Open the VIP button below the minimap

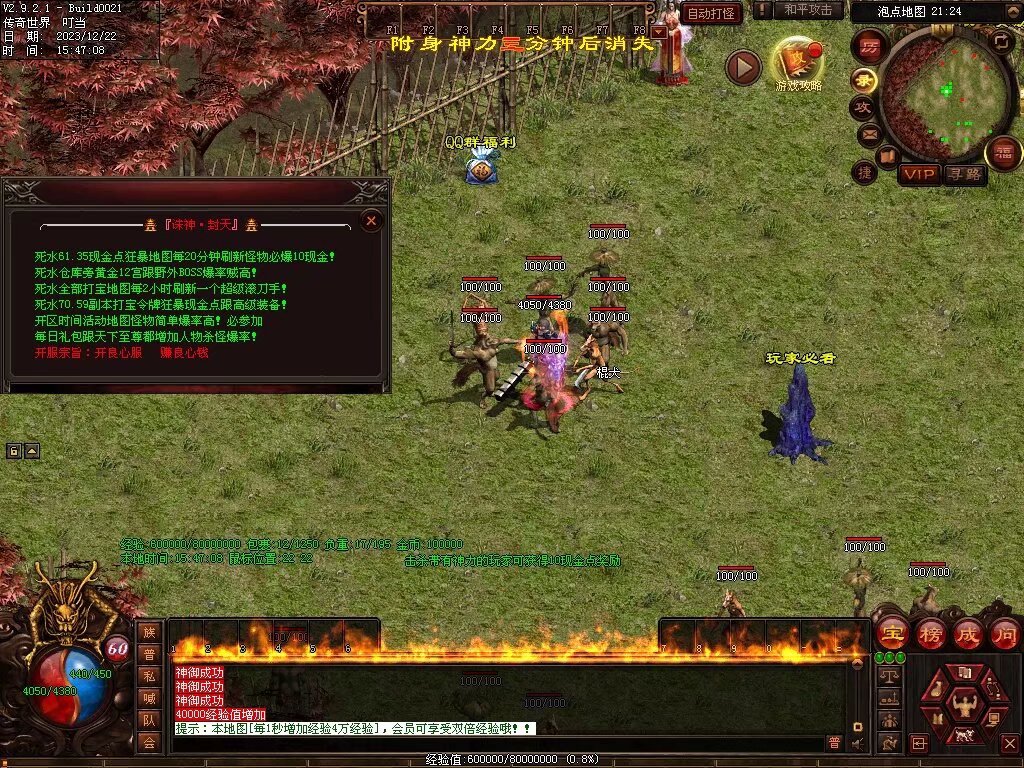[919, 174]
